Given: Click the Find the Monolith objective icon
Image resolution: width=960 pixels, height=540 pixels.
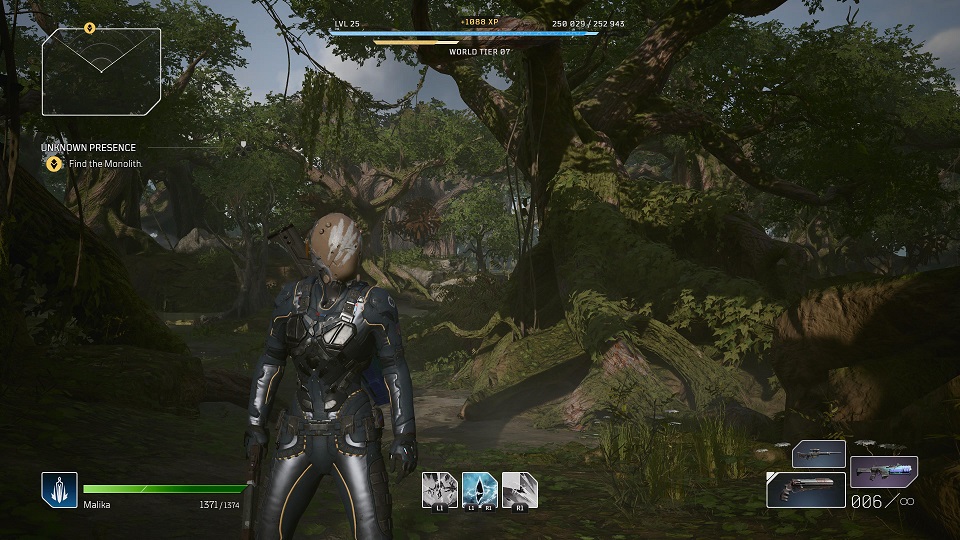Looking at the screenshot, I should 56,164.
